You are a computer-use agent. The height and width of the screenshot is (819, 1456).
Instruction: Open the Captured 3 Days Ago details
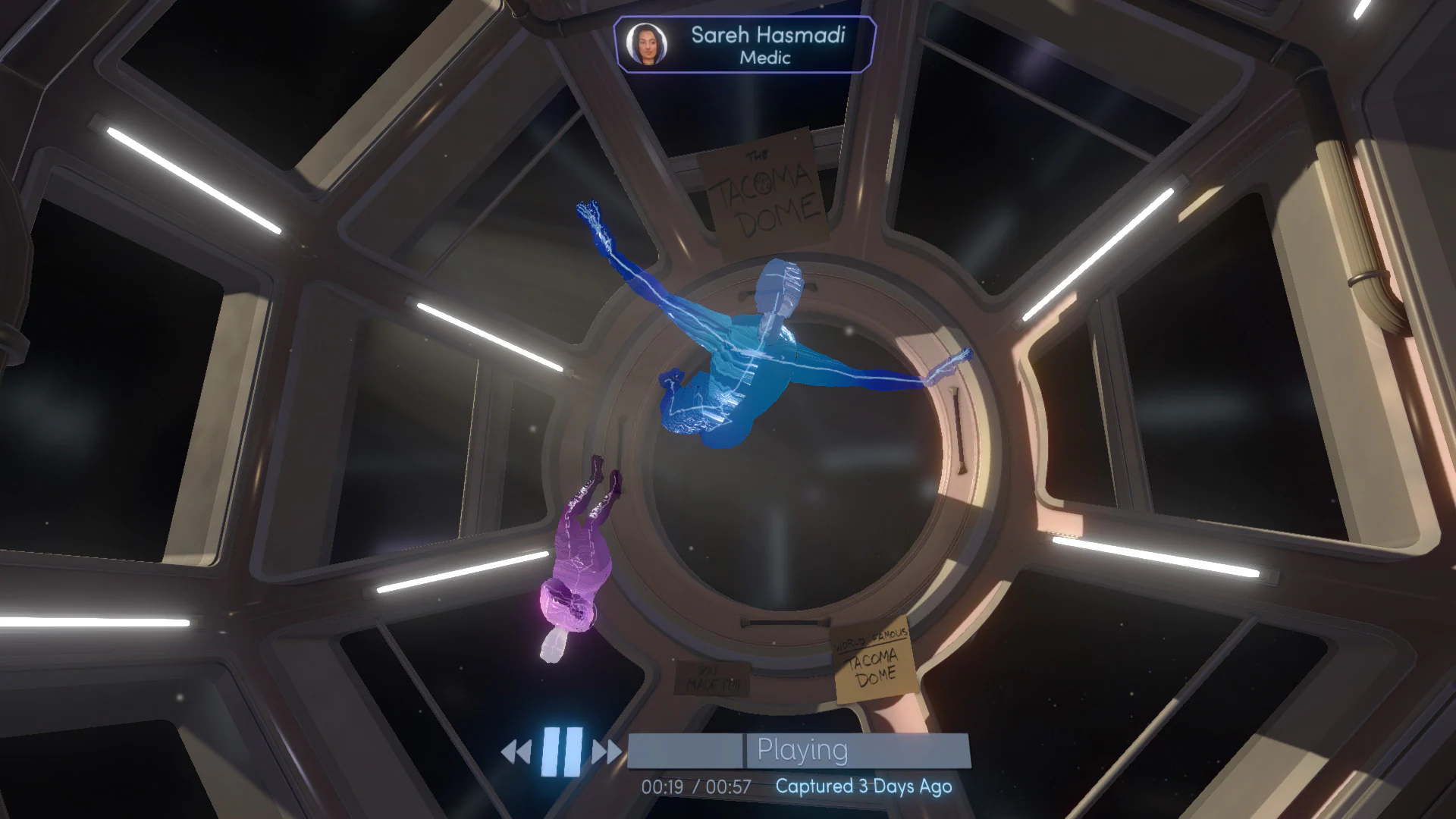coord(863,787)
